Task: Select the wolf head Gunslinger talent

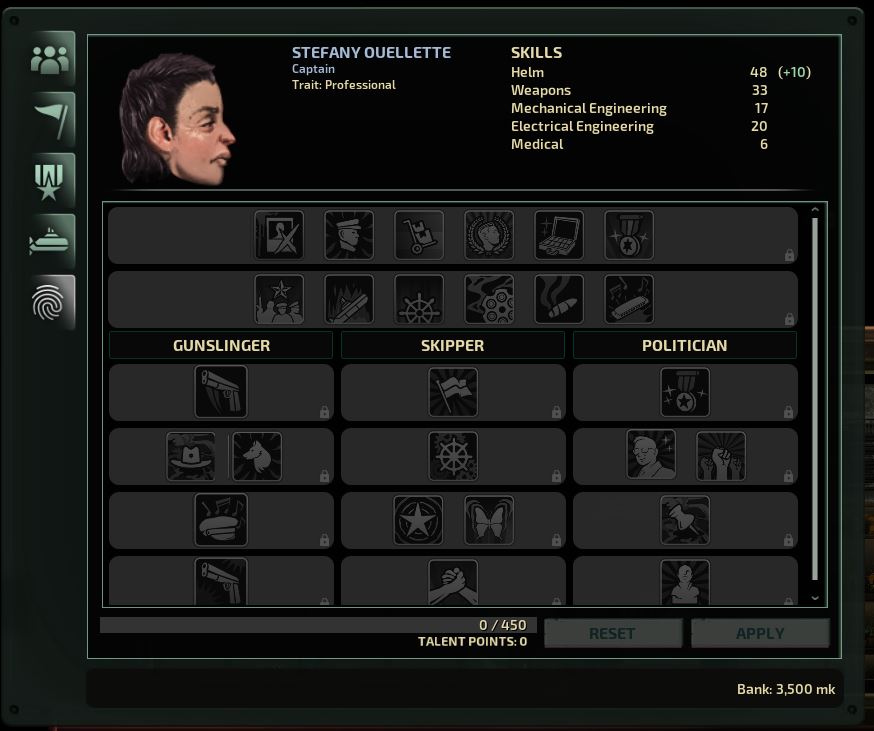Action: point(257,456)
